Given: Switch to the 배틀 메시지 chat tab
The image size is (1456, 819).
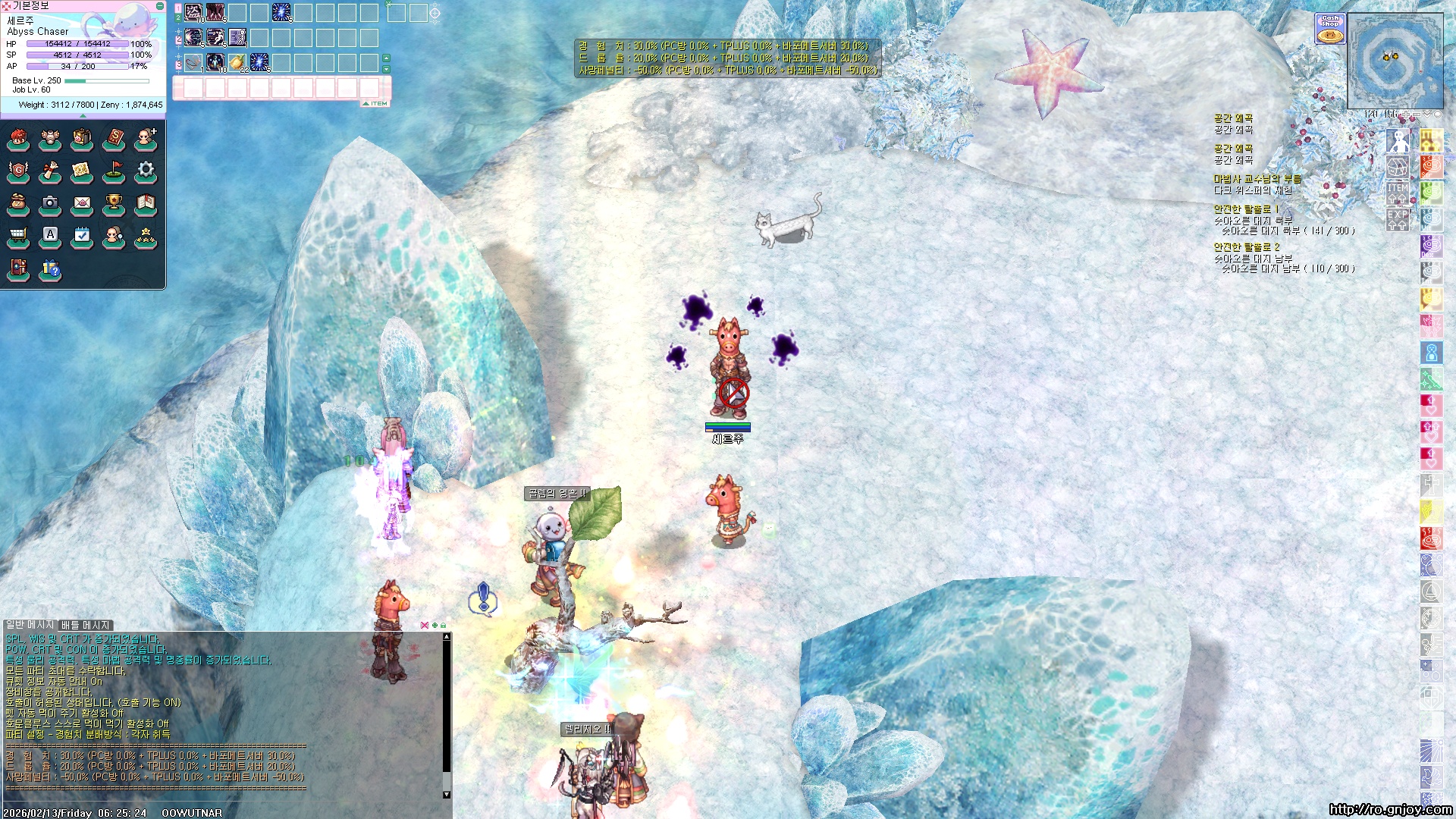Looking at the screenshot, I should pyautogui.click(x=85, y=625).
